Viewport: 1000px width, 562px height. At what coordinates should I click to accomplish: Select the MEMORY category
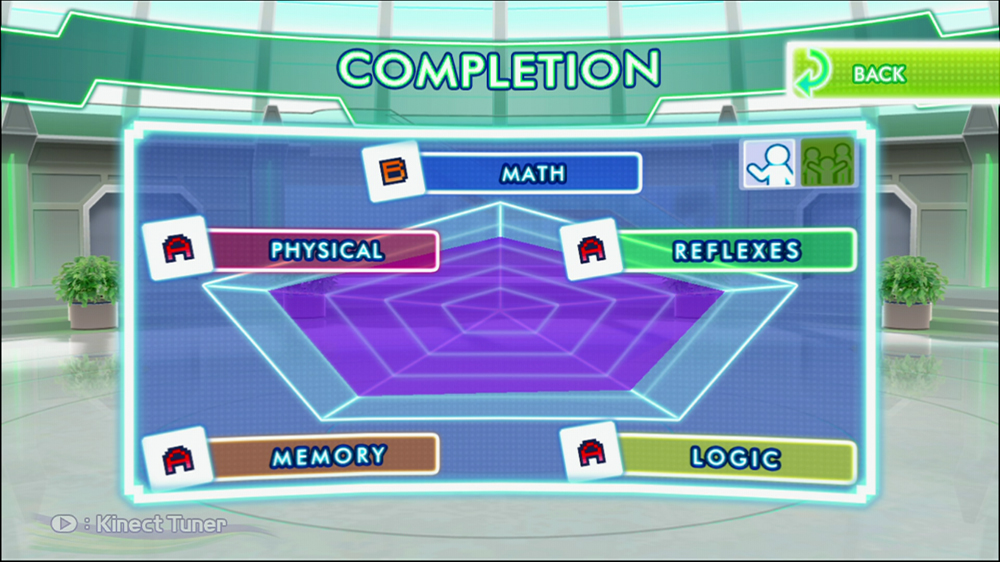[x=328, y=456]
